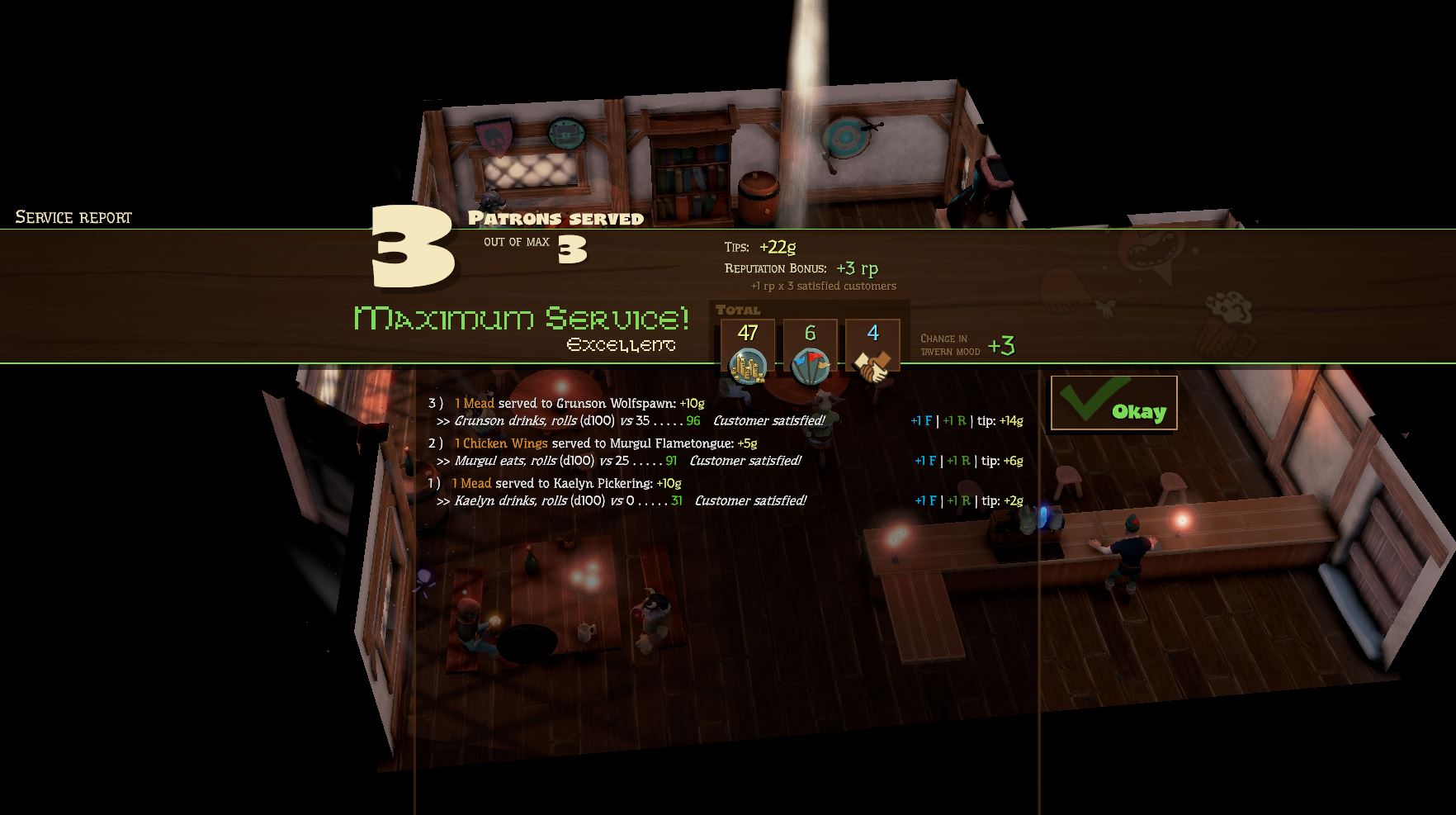Click the gold coins total icon showing 47

click(x=747, y=355)
